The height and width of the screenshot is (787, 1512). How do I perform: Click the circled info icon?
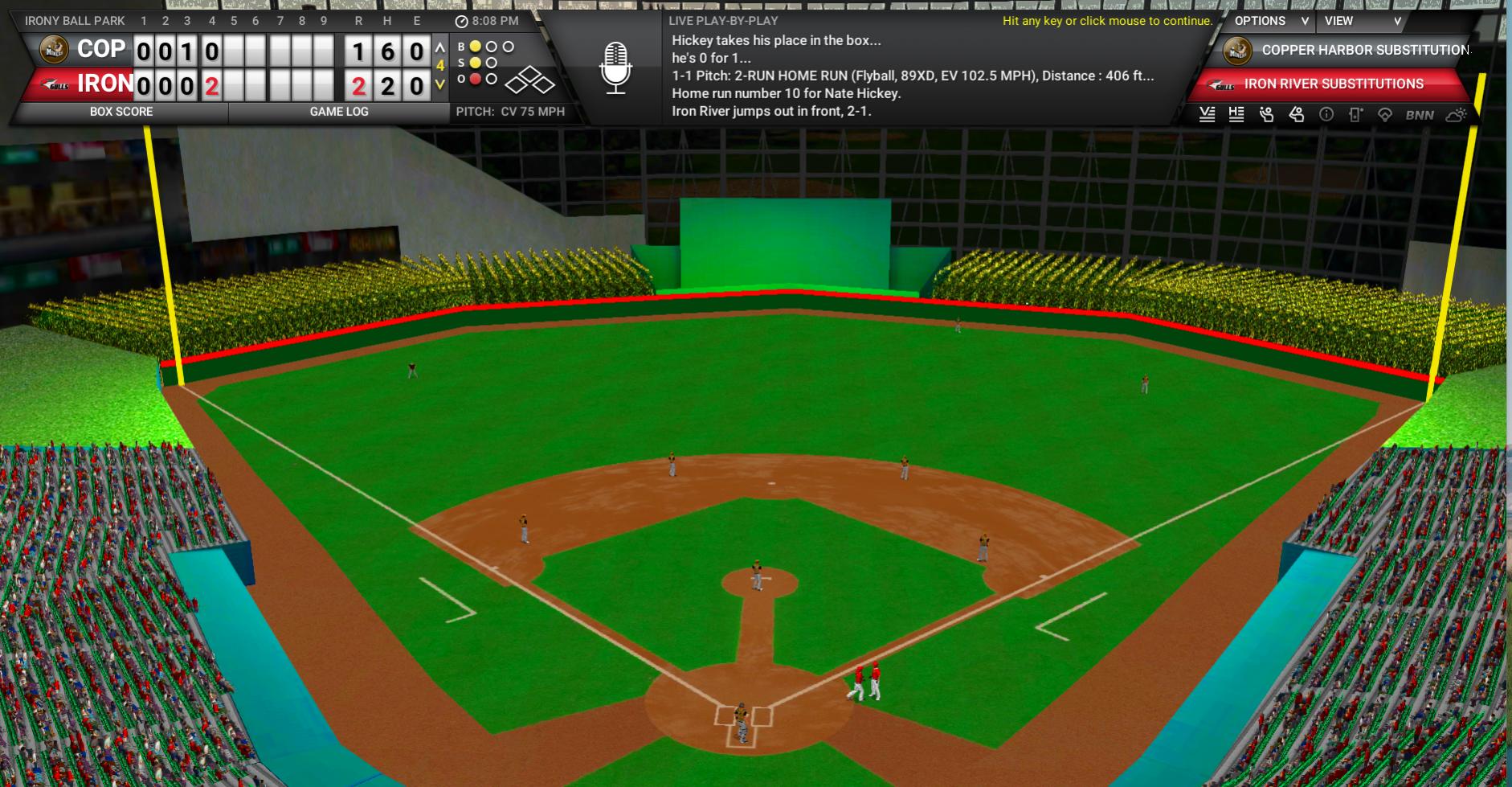click(x=1326, y=115)
